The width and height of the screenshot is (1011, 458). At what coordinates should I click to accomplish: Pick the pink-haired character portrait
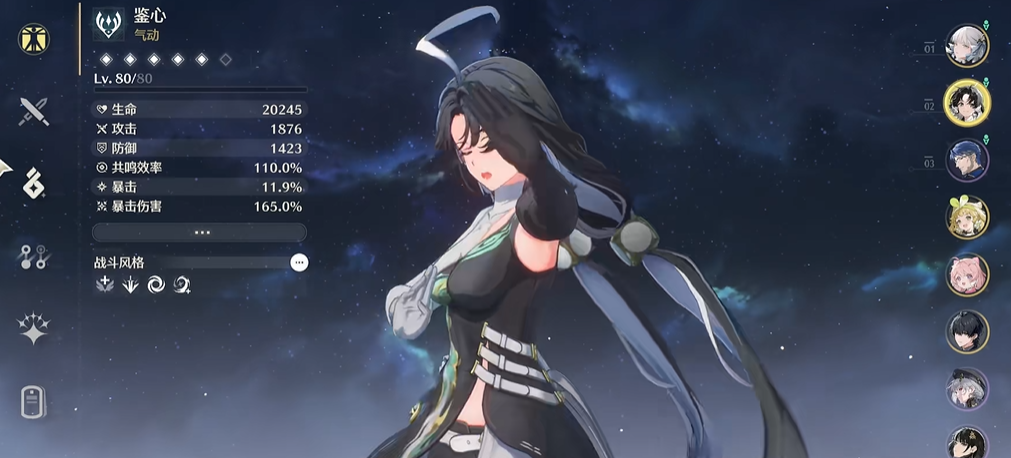coord(967,274)
